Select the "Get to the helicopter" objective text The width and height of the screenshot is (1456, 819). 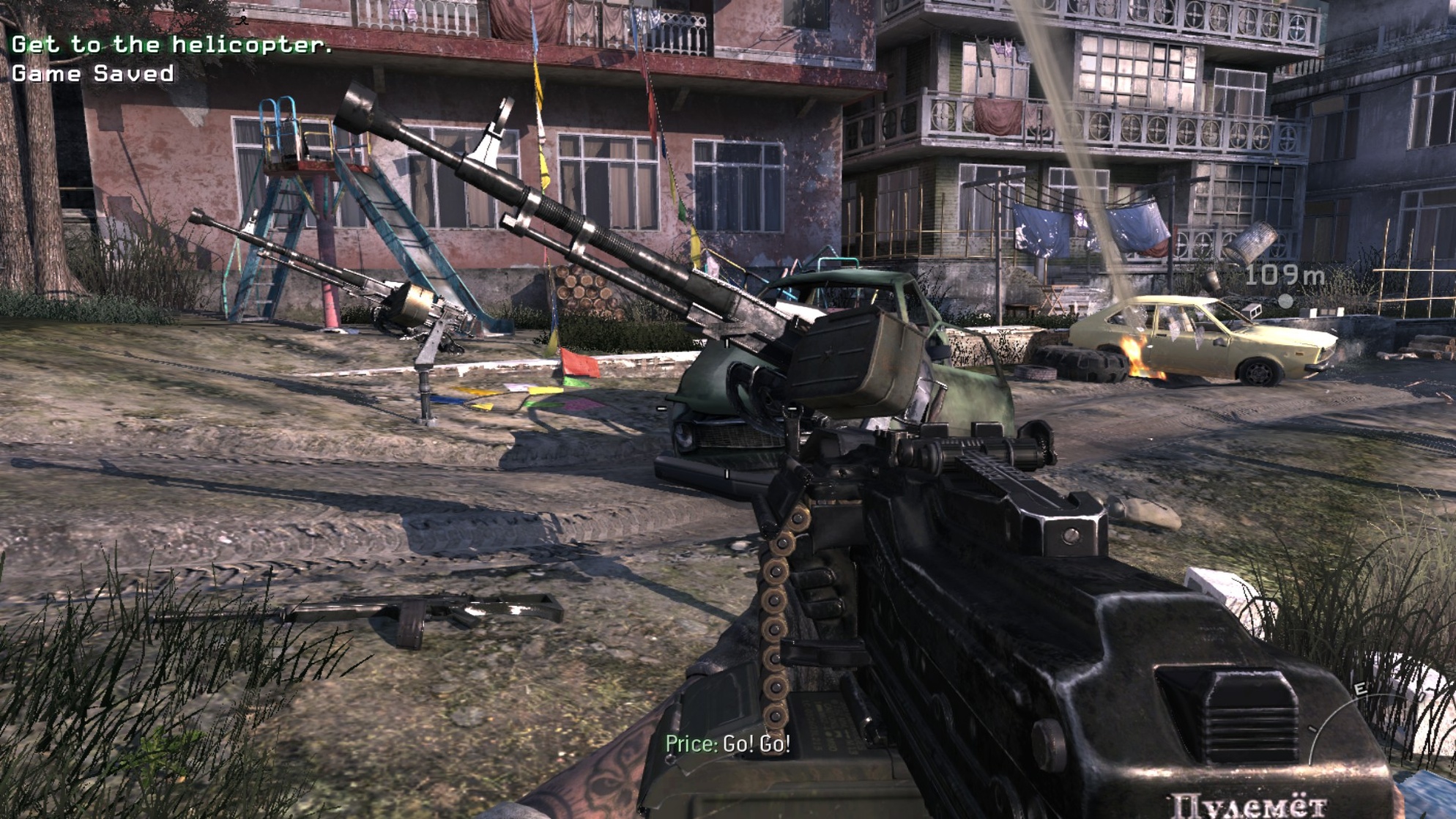[173, 45]
